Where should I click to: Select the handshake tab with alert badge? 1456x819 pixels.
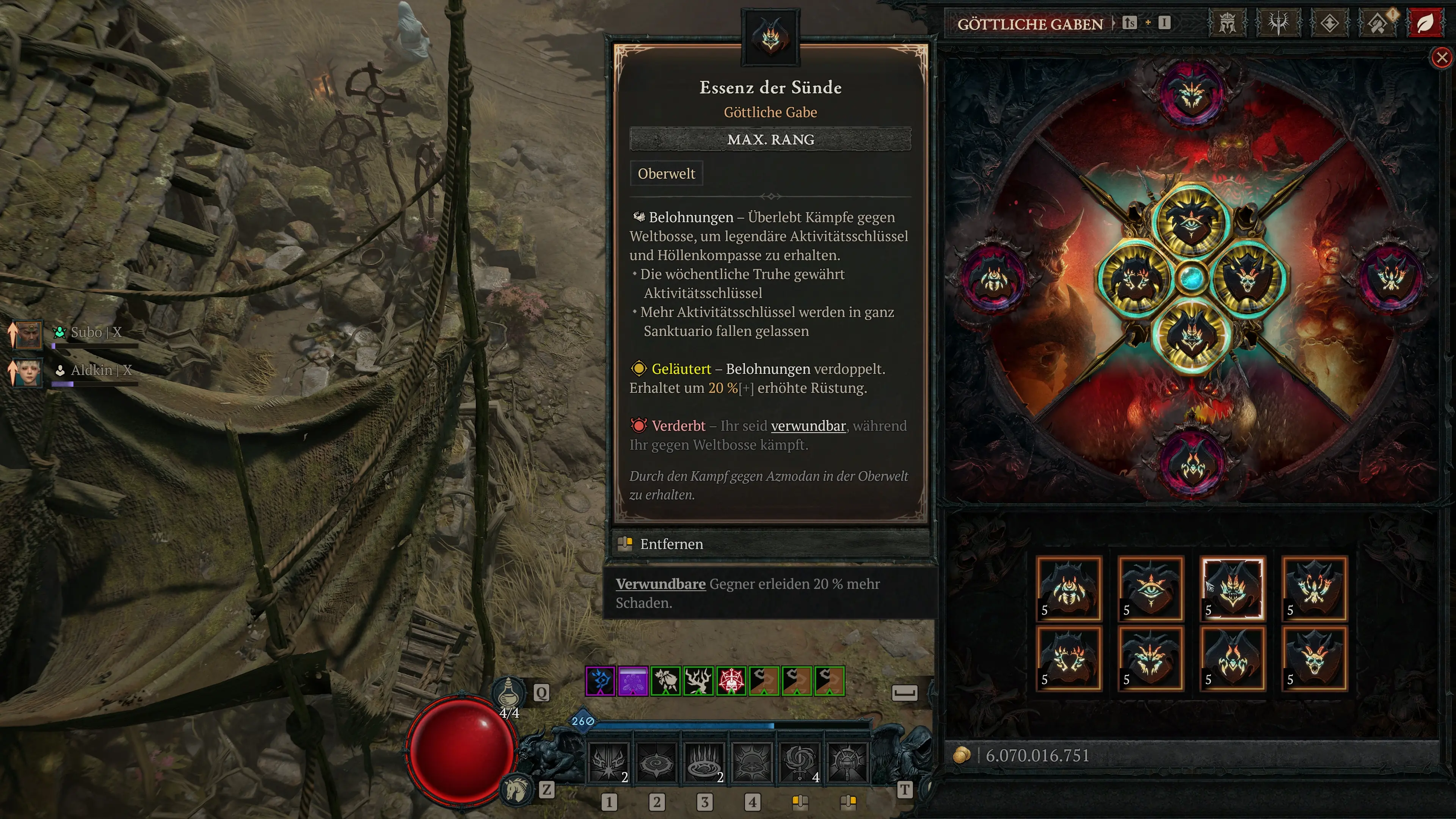(1378, 24)
